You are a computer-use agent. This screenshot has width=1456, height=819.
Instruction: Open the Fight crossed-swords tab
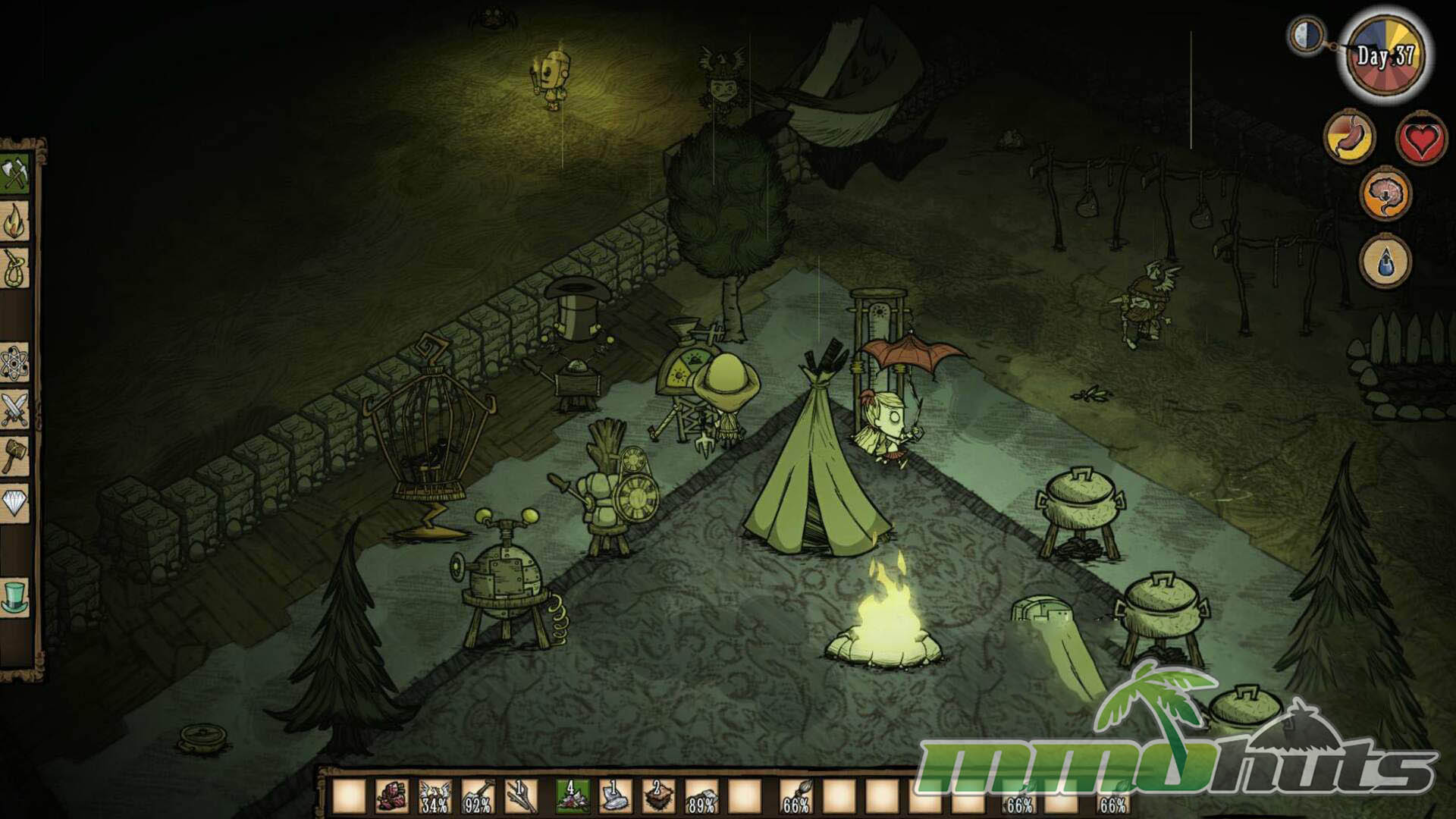tap(14, 409)
